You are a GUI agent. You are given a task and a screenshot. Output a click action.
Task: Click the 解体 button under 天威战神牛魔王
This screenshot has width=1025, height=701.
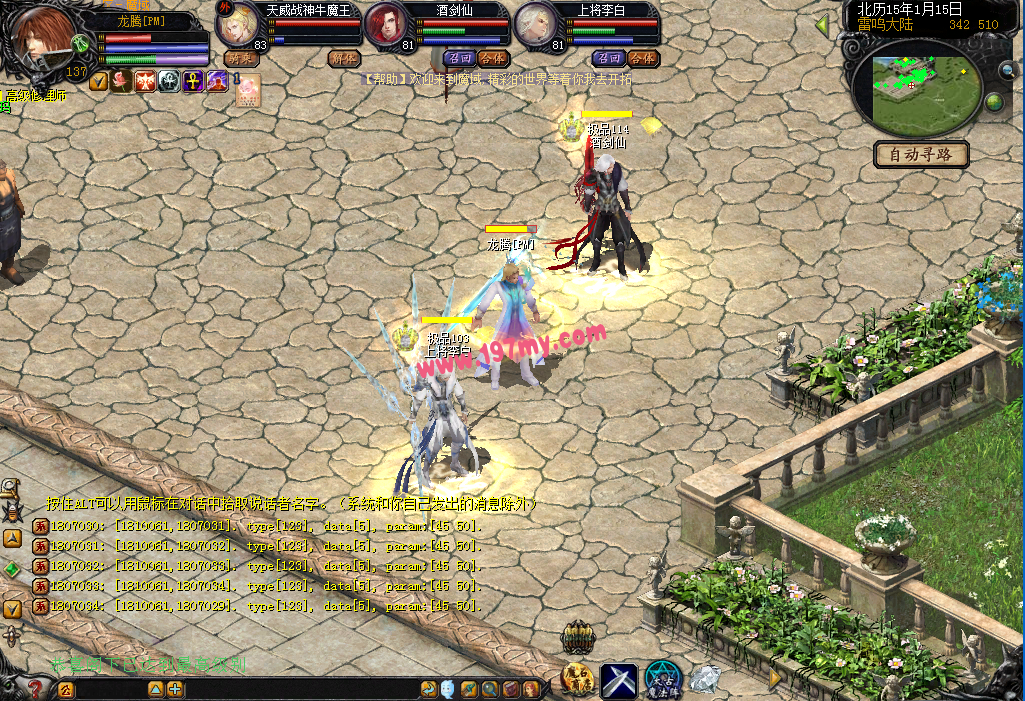click(343, 59)
